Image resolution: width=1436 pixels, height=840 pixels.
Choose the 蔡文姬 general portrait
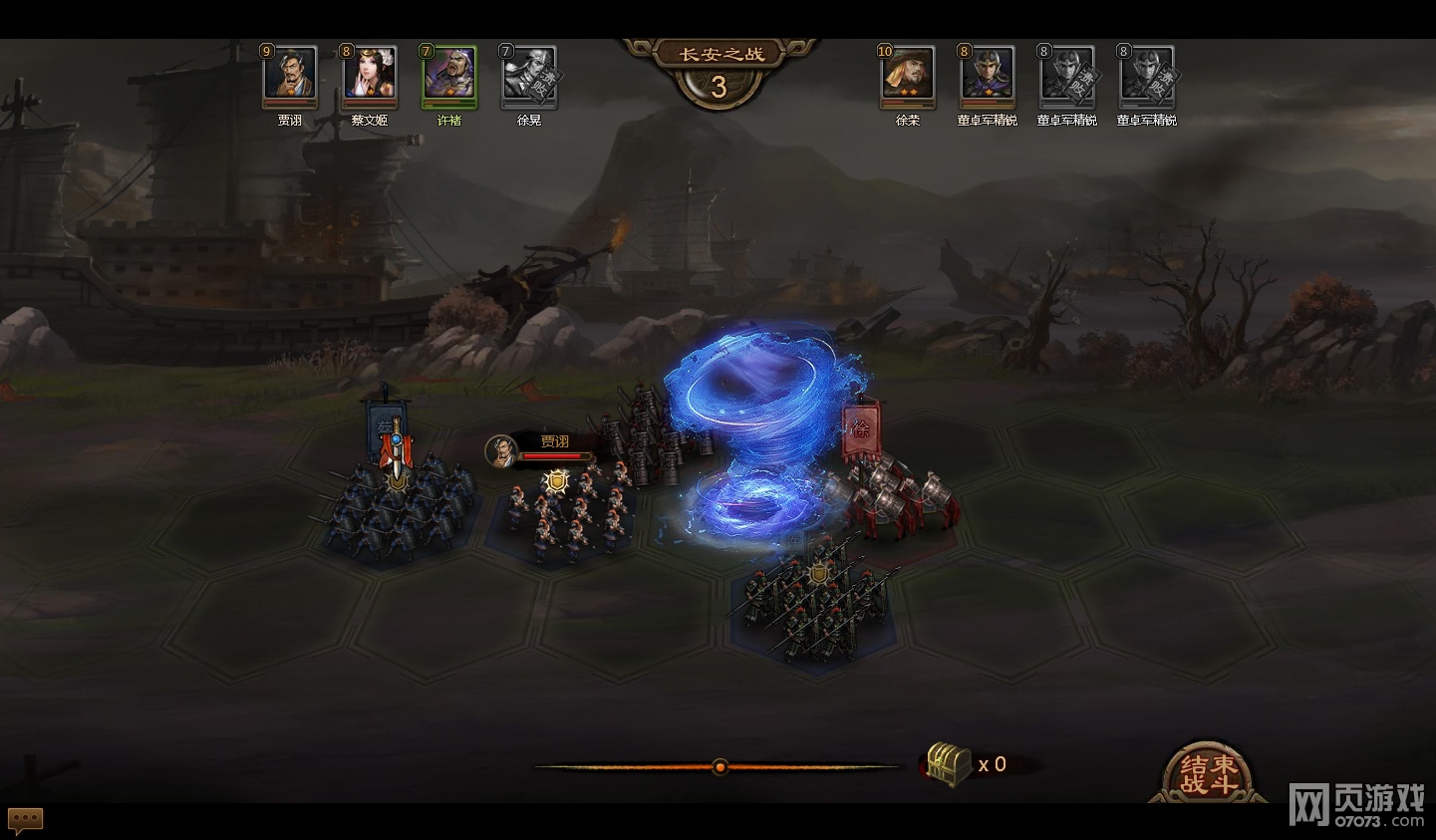[370, 75]
